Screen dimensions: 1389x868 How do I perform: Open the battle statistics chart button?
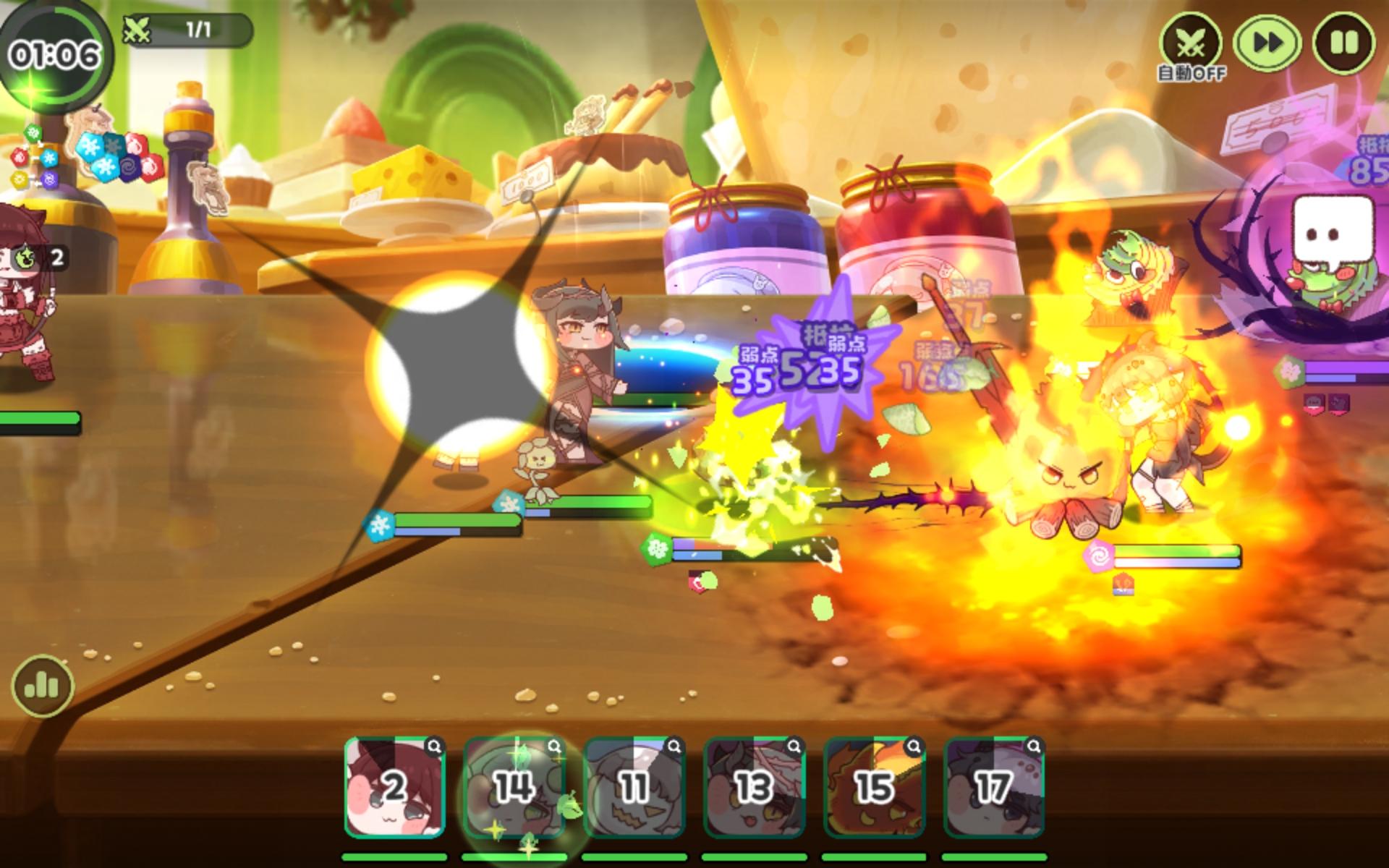point(42,686)
